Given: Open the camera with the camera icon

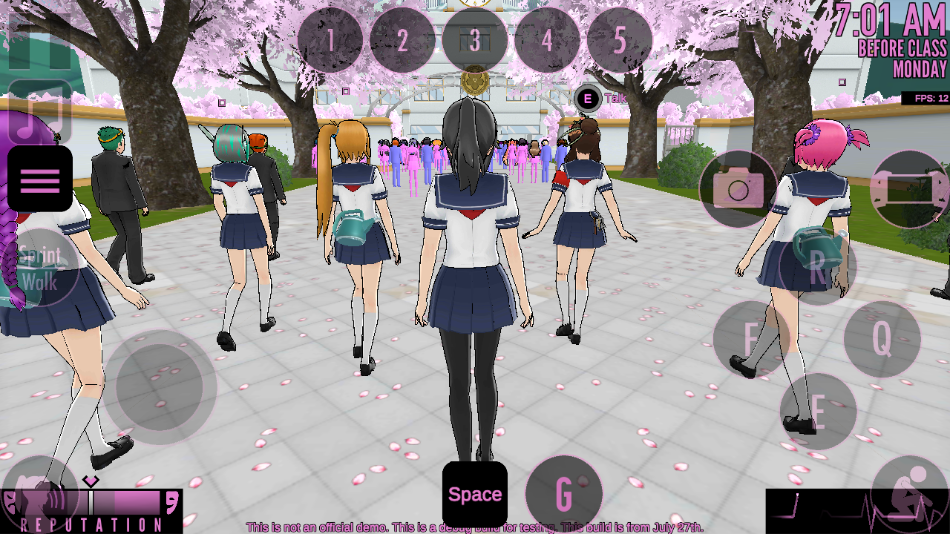Looking at the screenshot, I should point(738,189).
